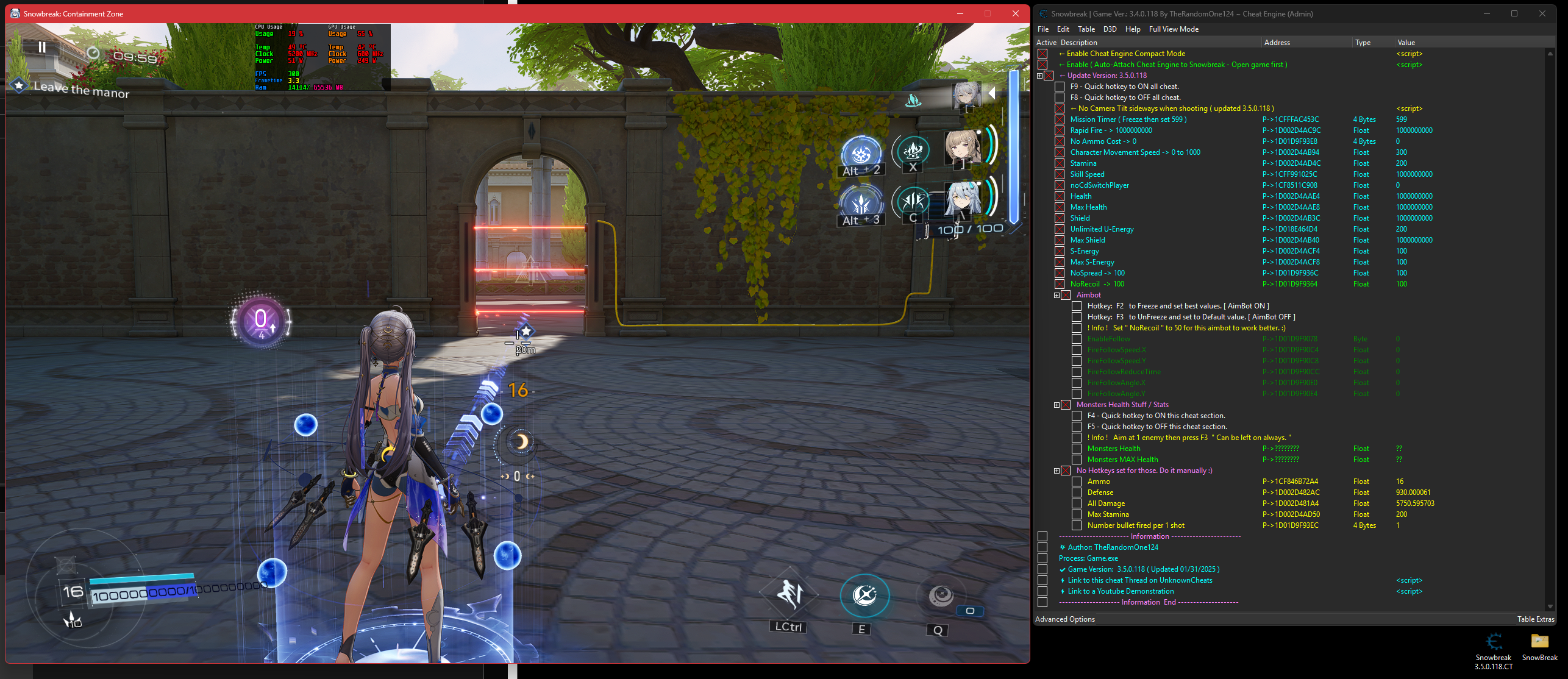Click the circular skill icon marked C
The width and height of the screenshot is (1568, 679).
[912, 201]
